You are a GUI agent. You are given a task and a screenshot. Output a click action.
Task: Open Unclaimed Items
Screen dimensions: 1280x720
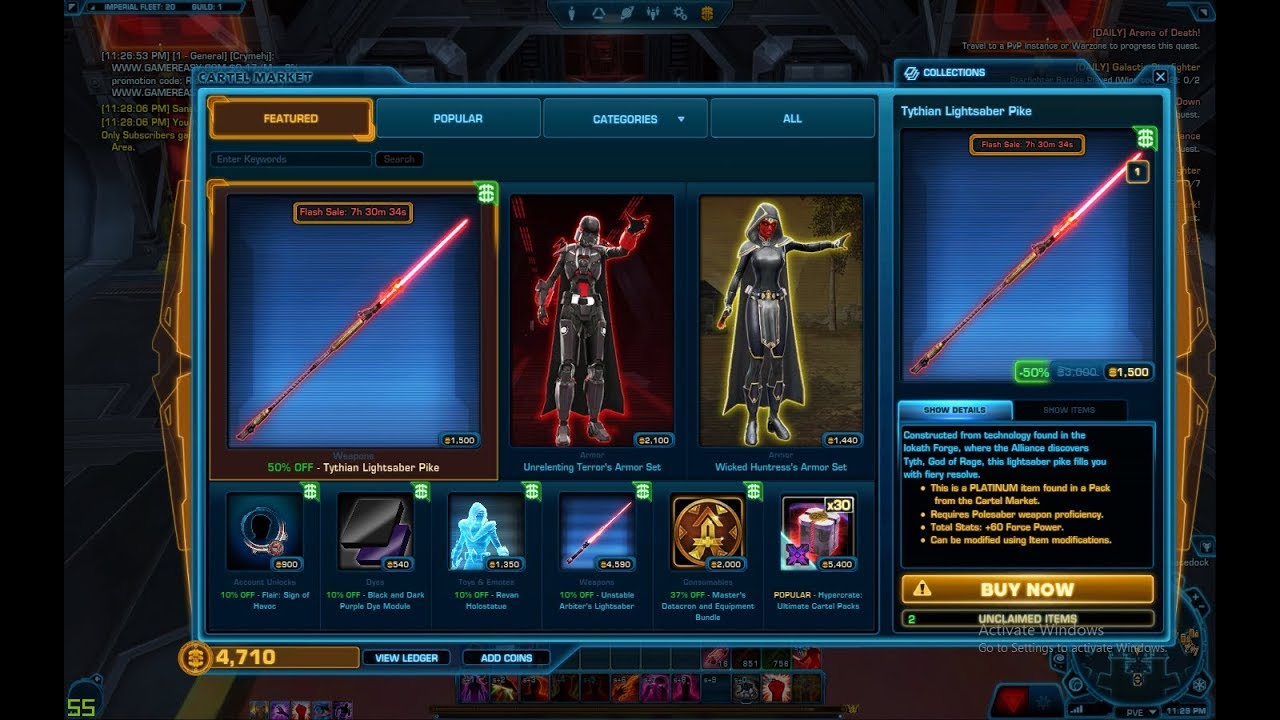click(x=1027, y=619)
